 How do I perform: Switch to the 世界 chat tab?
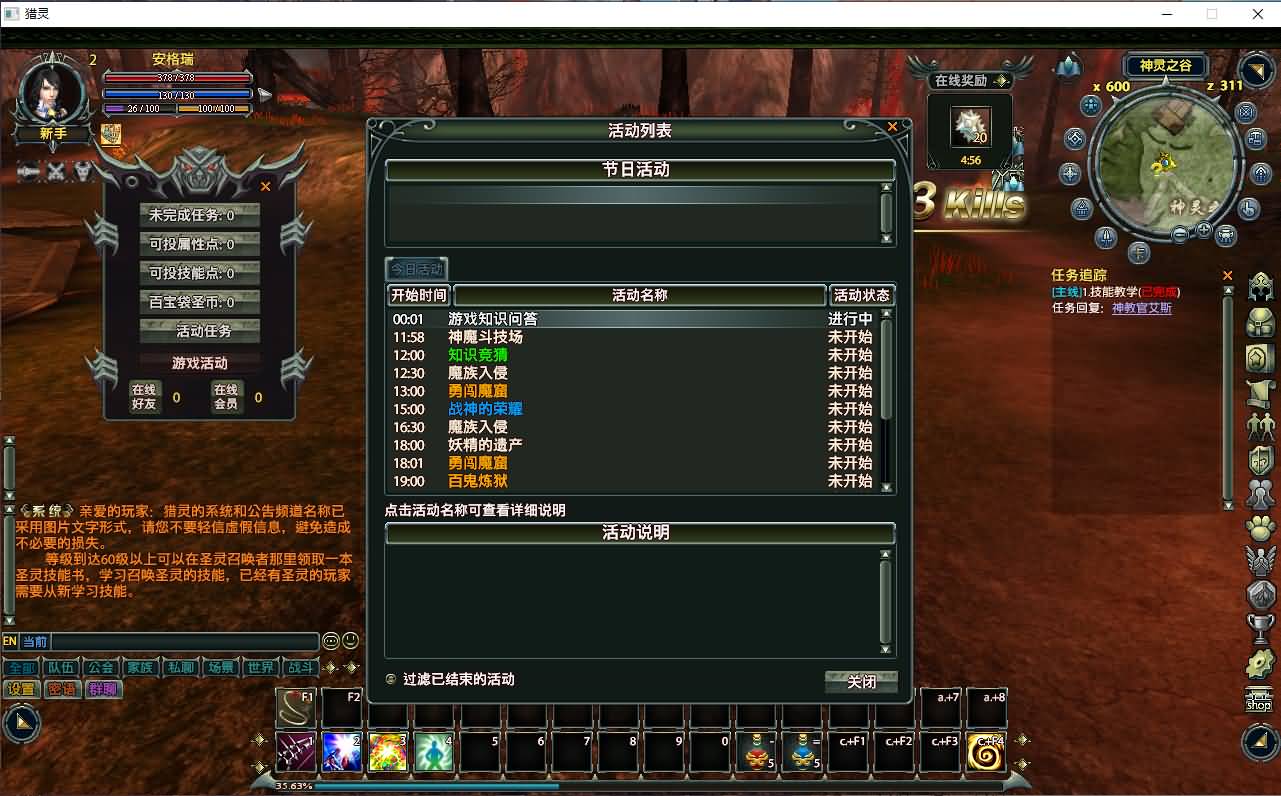(x=260, y=668)
